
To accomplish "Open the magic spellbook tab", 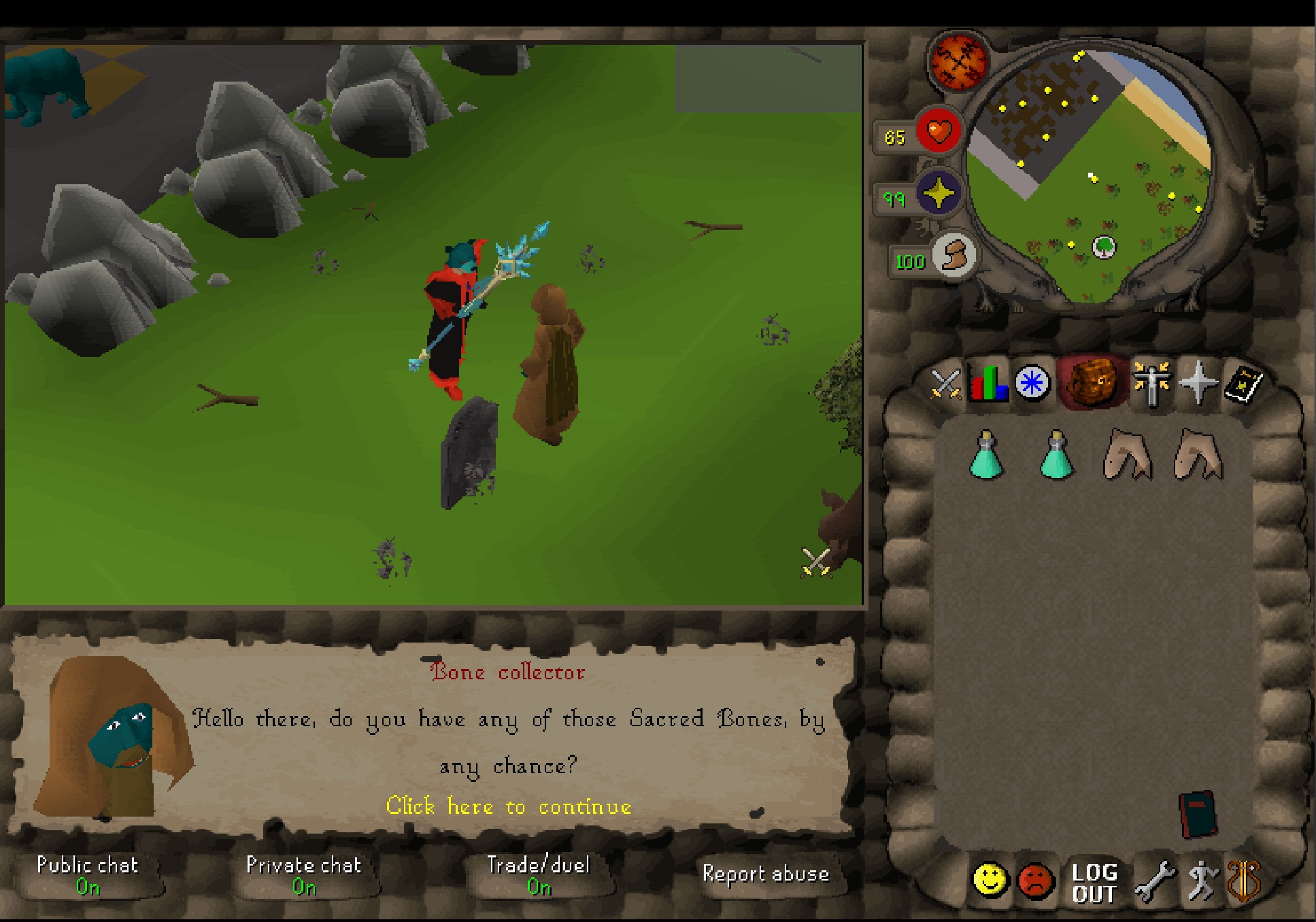I will pos(1243,384).
